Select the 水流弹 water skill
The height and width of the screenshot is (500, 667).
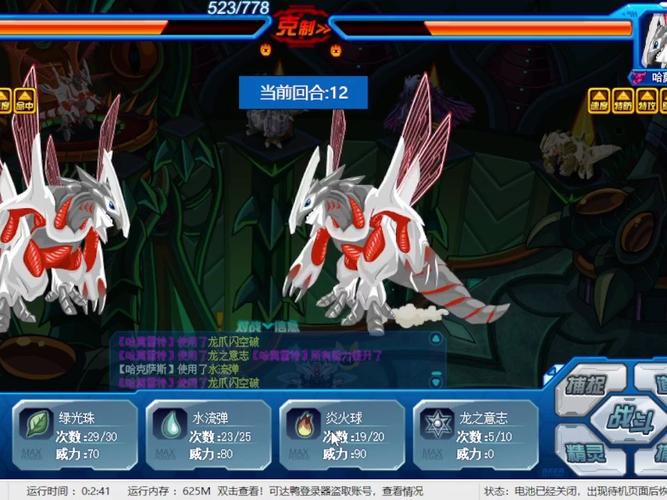(208, 431)
